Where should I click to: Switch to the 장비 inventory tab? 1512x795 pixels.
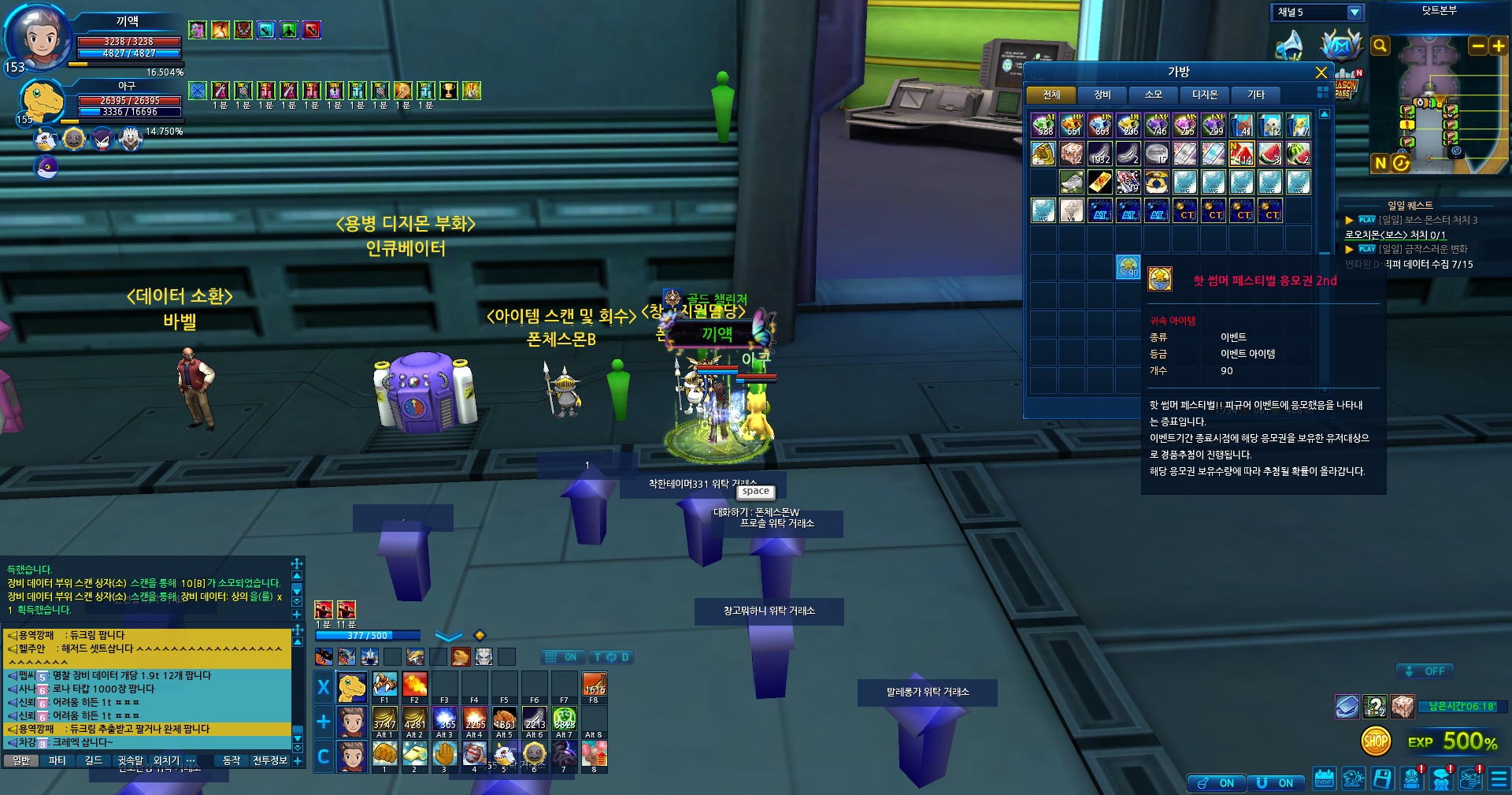(1102, 95)
